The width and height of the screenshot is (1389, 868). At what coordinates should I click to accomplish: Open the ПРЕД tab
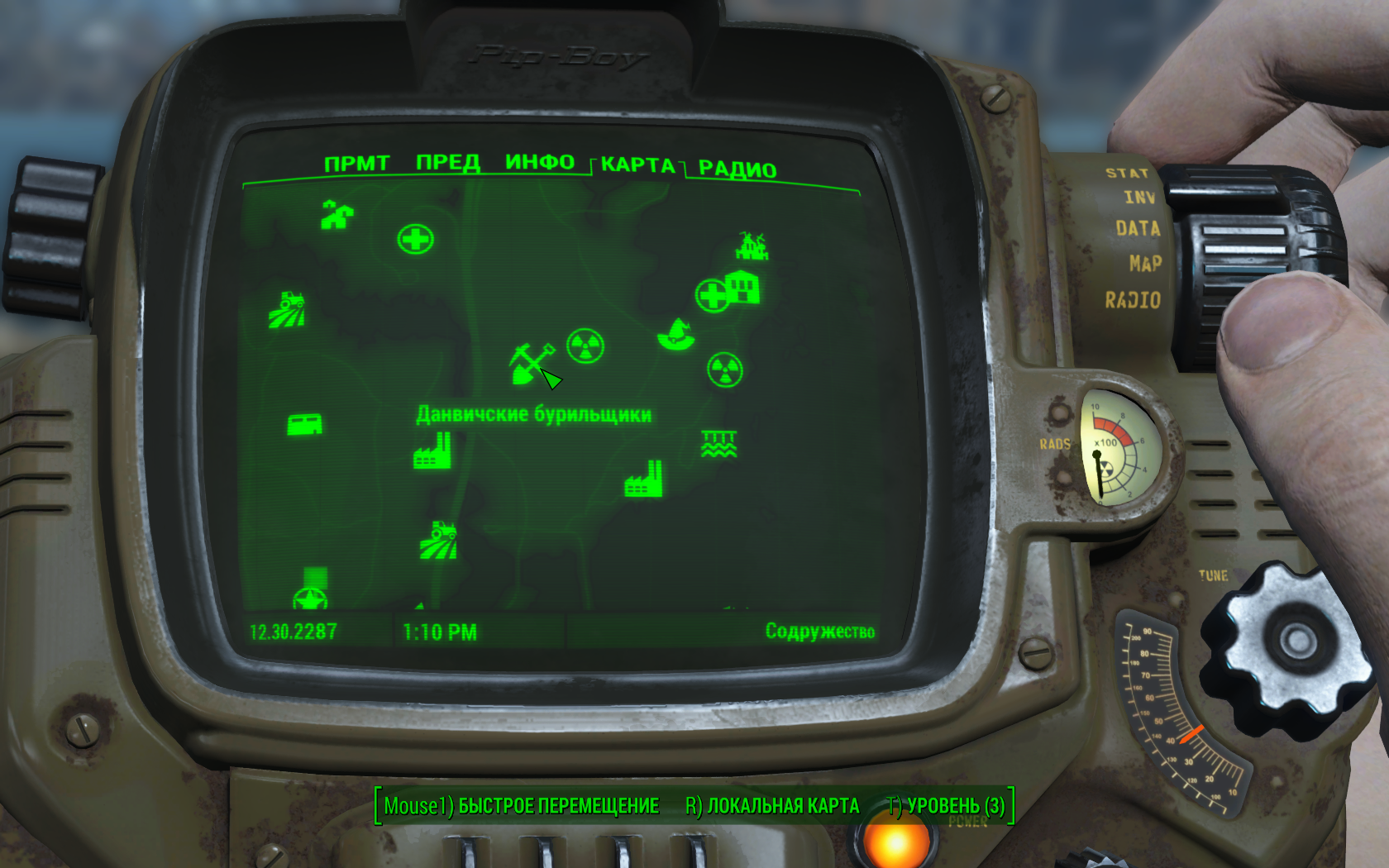tap(447, 162)
